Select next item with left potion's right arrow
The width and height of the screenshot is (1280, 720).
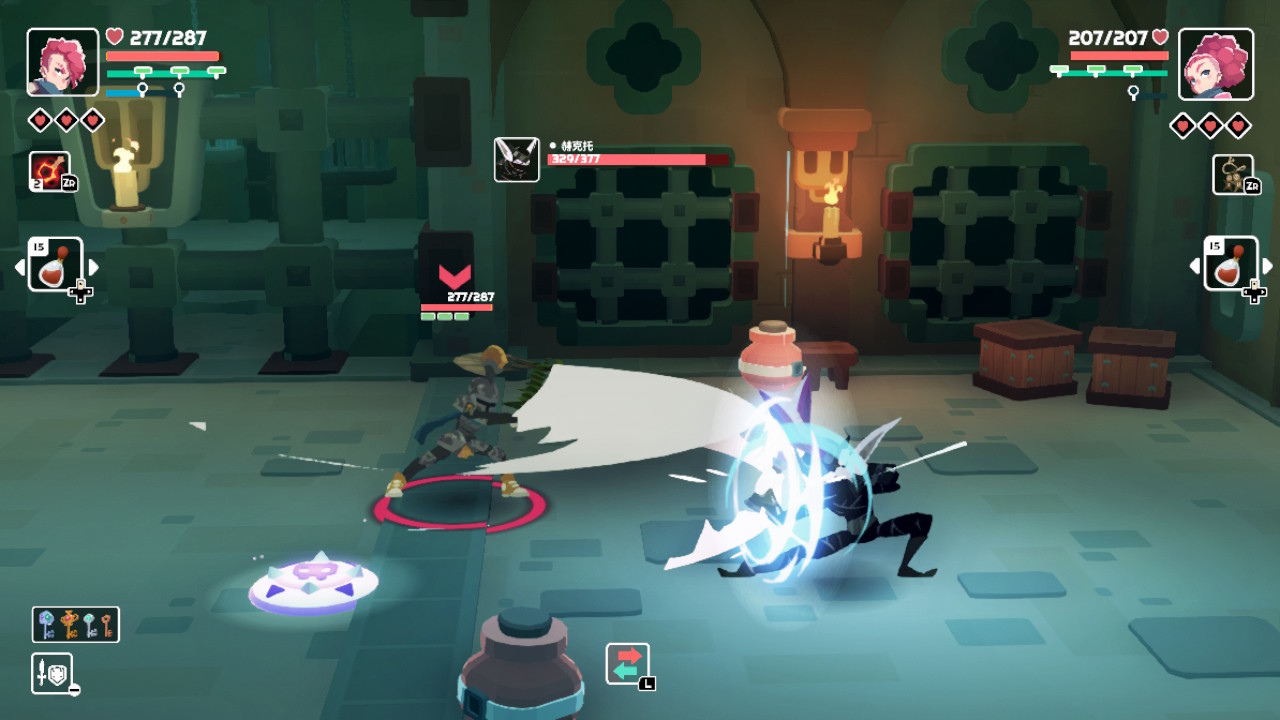[93, 267]
